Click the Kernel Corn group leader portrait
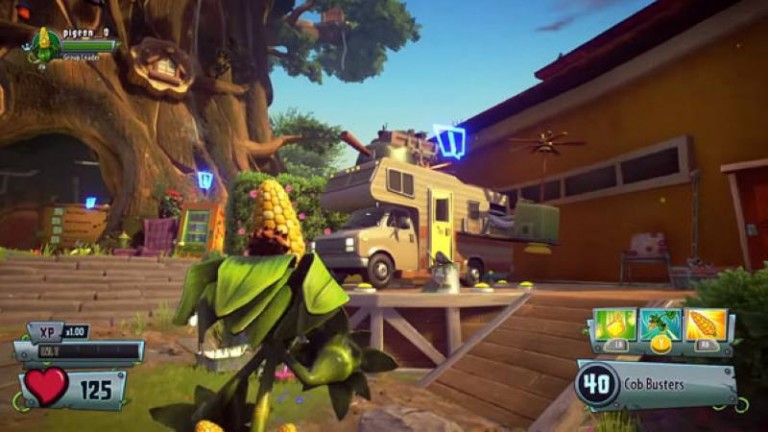 coord(44,43)
